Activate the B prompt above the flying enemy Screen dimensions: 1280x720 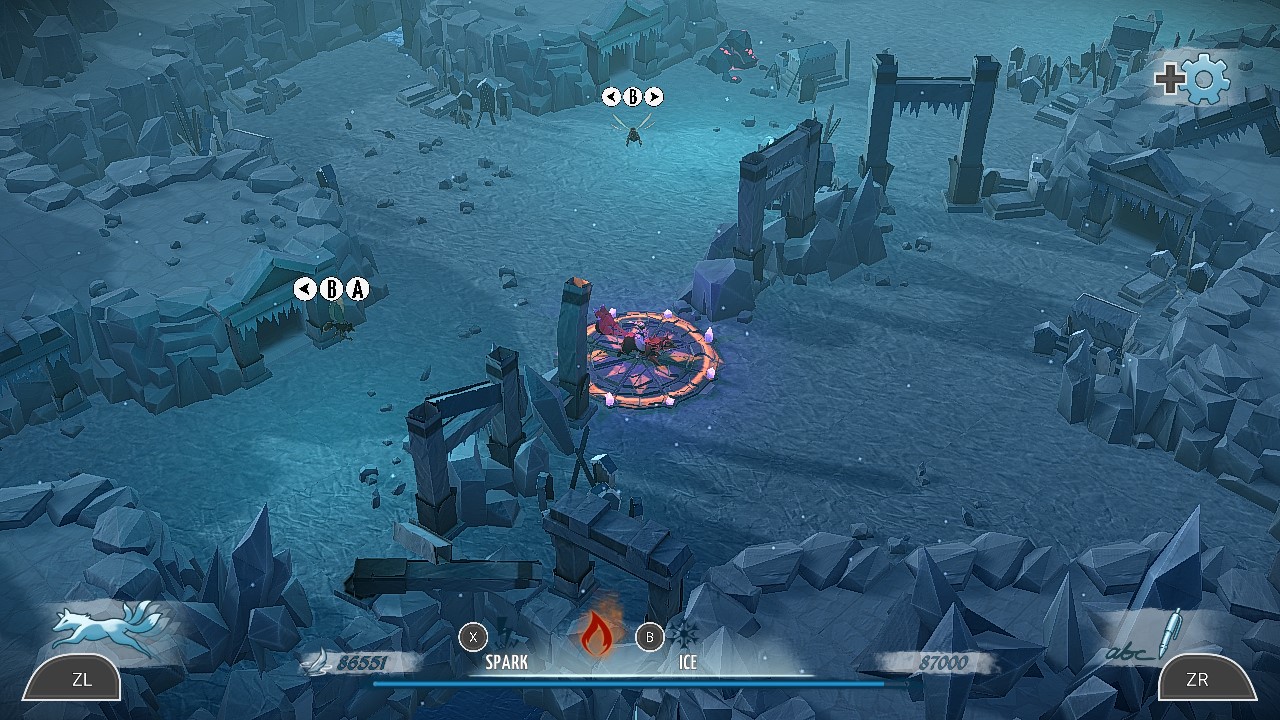633,97
